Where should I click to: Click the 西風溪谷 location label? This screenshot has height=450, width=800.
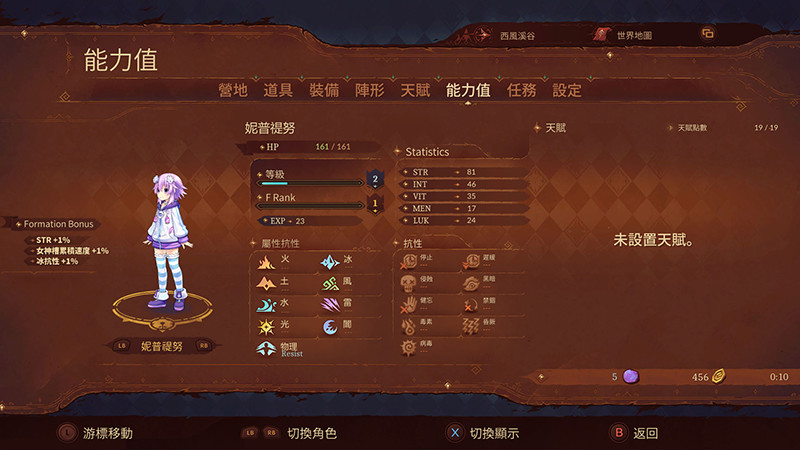(x=517, y=35)
